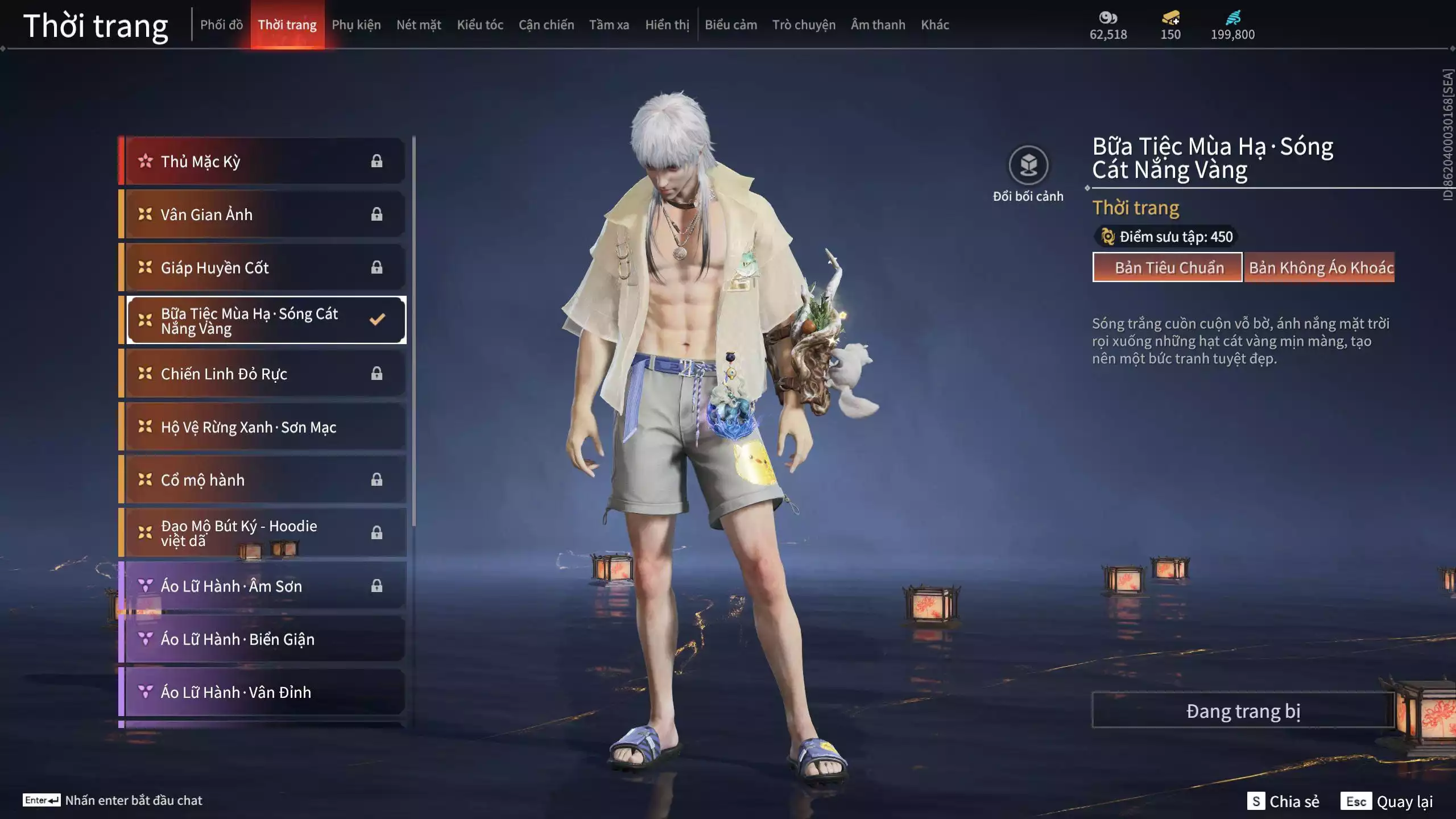Select the Nét mặt tab
Screen dimensions: 1456x819
[x=419, y=25]
